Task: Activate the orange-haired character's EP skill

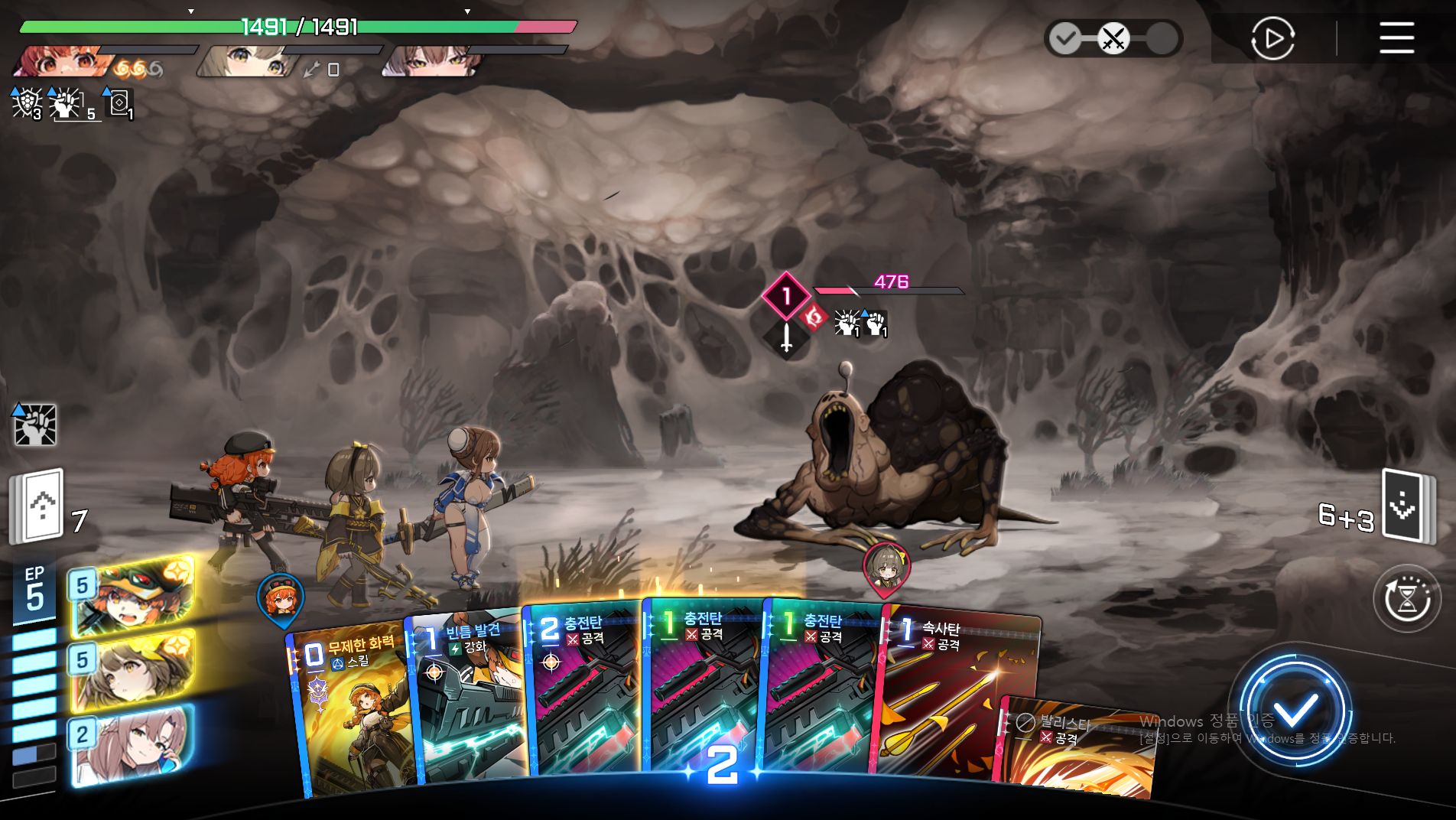Action: click(x=132, y=598)
